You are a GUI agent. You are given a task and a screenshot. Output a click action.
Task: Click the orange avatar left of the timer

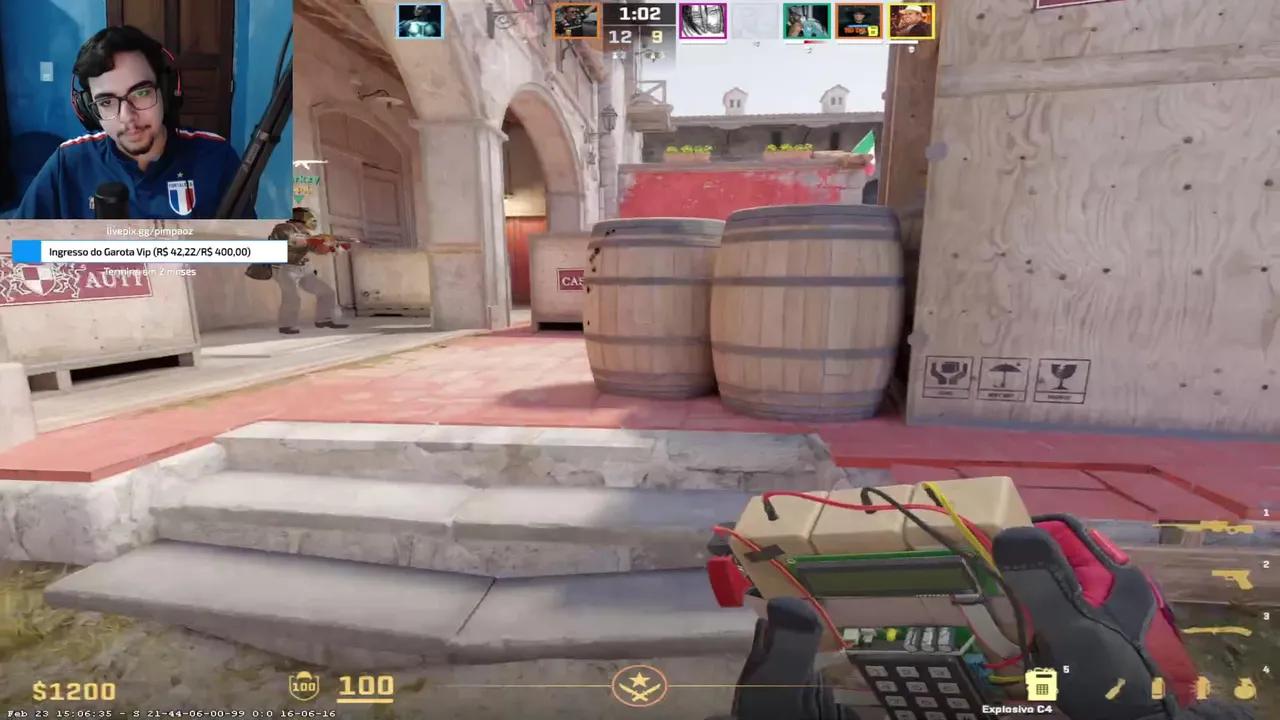click(x=577, y=20)
